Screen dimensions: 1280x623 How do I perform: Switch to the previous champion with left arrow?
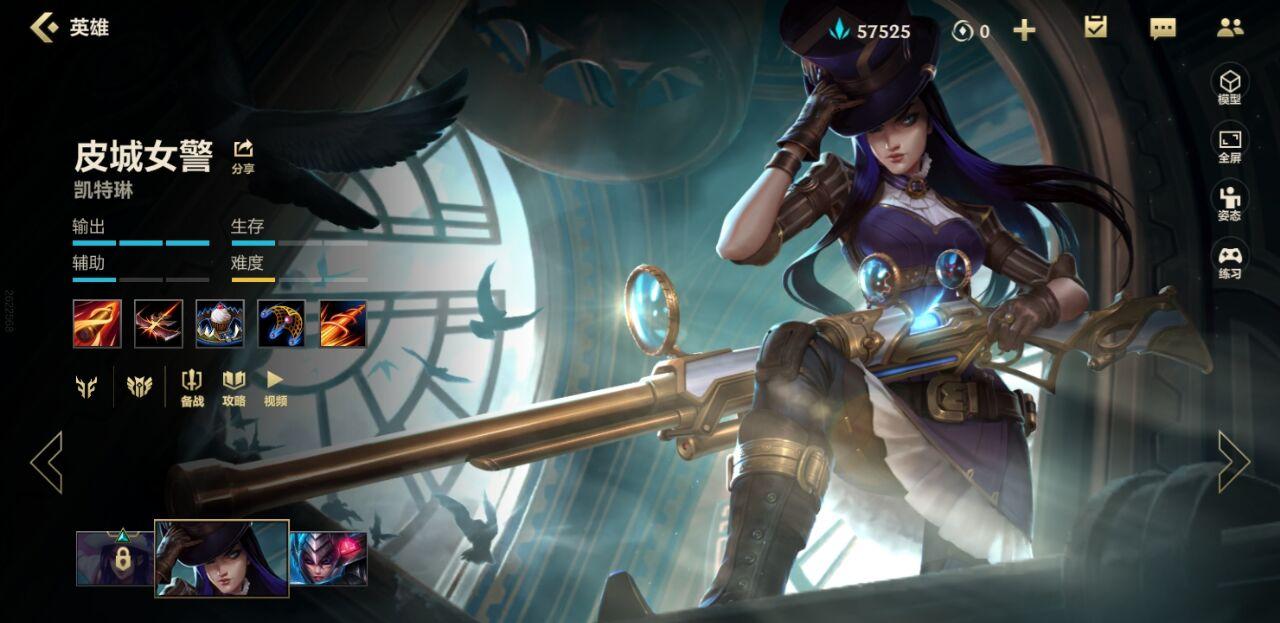click(x=46, y=461)
